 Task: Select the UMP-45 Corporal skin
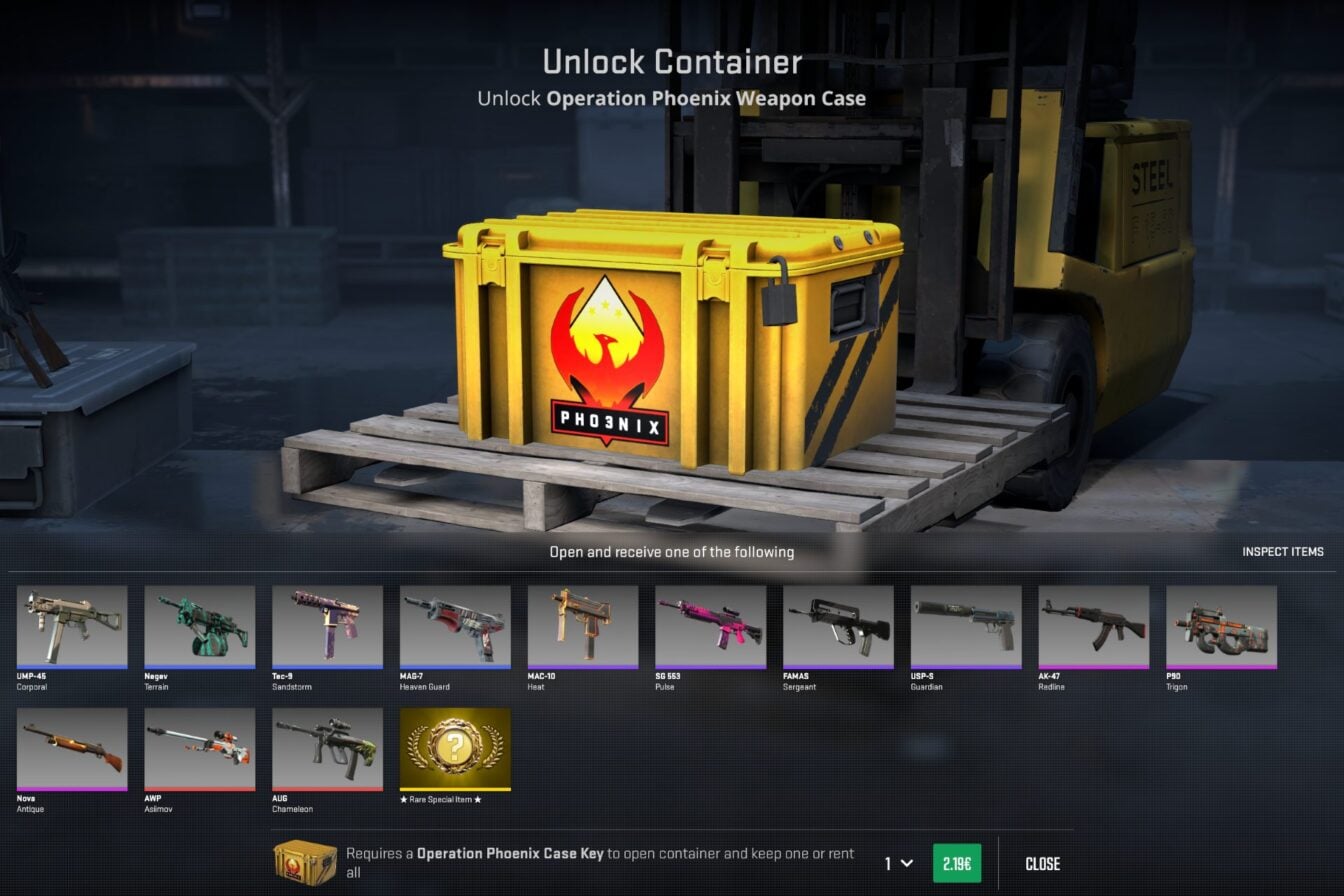tap(70, 628)
